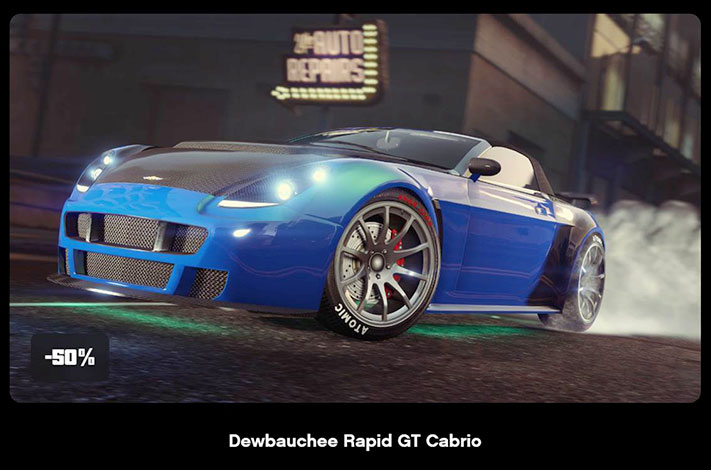Image resolution: width=711 pixels, height=470 pixels.
Task: Select the Dewbauchee Rapid GT Cabrio caption
Action: click(x=355, y=440)
